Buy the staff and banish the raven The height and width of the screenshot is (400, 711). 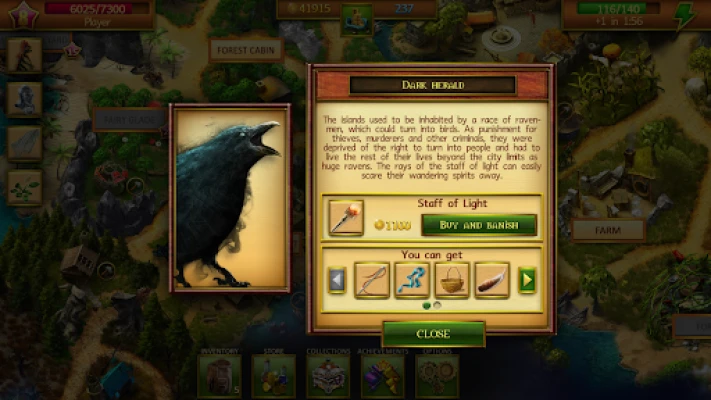479,224
